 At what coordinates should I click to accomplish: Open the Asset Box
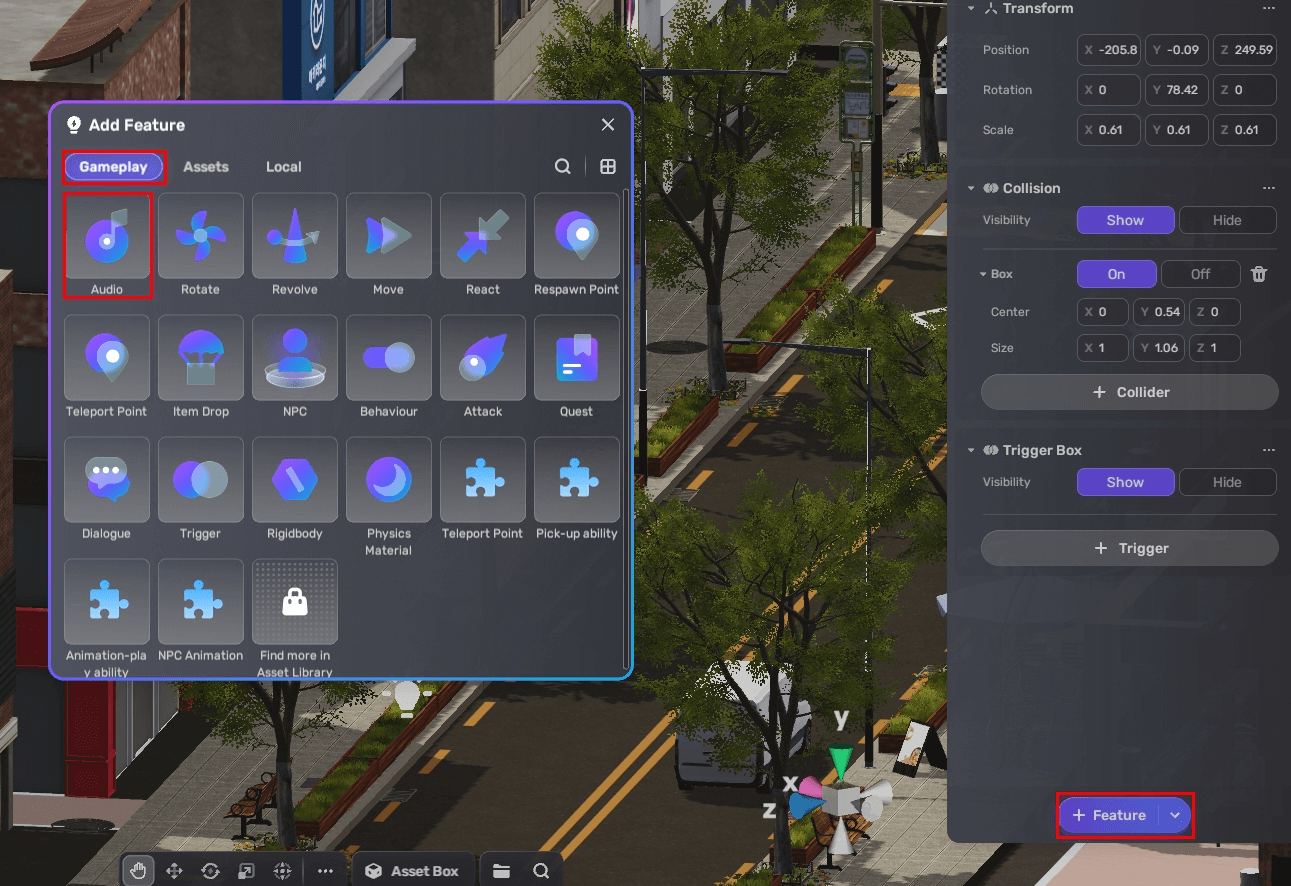point(413,869)
